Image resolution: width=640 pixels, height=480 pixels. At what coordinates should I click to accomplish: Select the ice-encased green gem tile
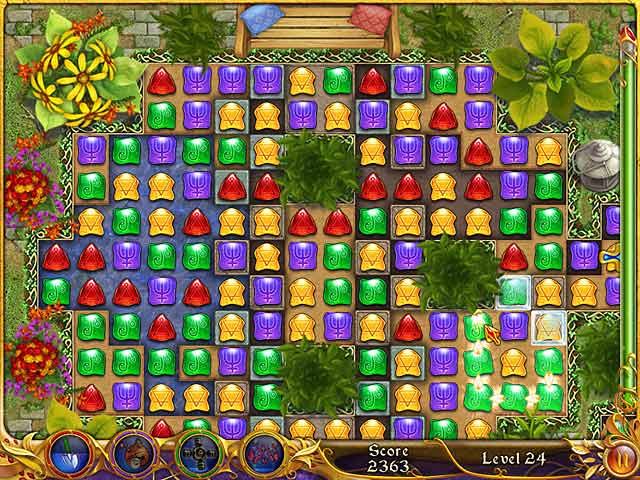513,292
